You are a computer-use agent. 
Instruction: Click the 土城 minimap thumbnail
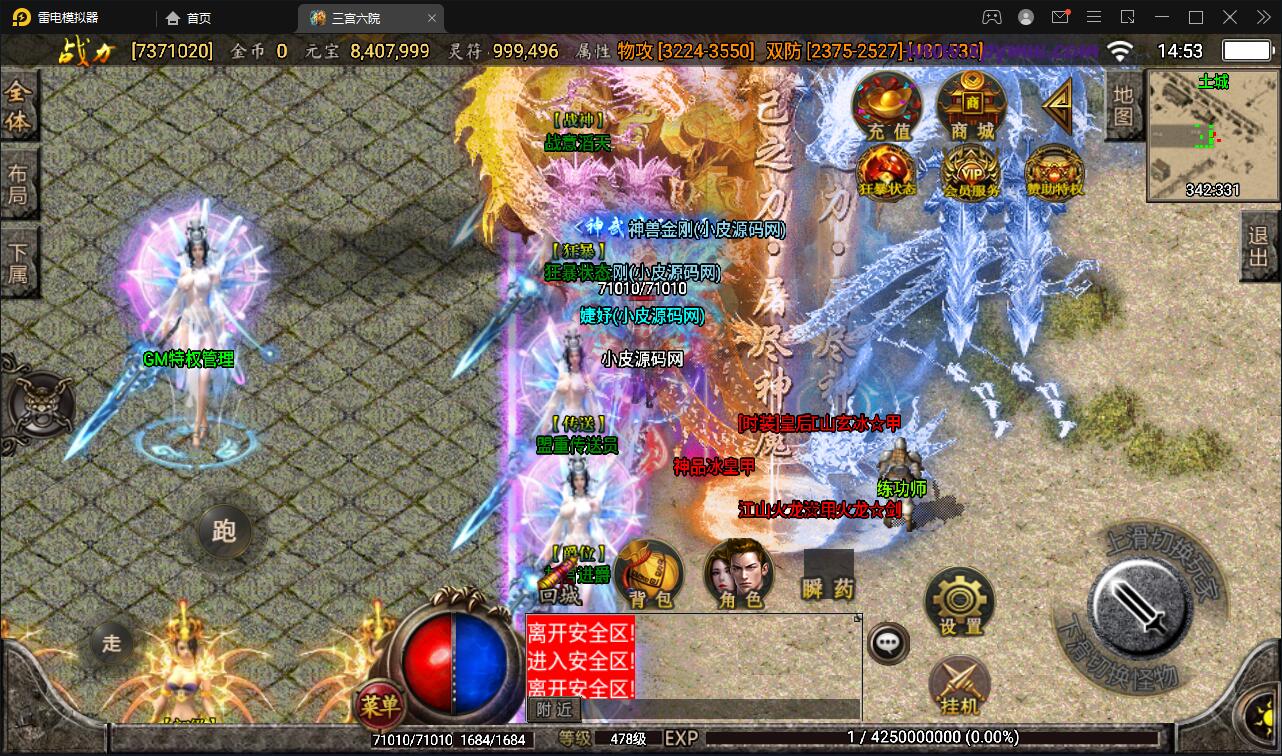click(x=1212, y=135)
